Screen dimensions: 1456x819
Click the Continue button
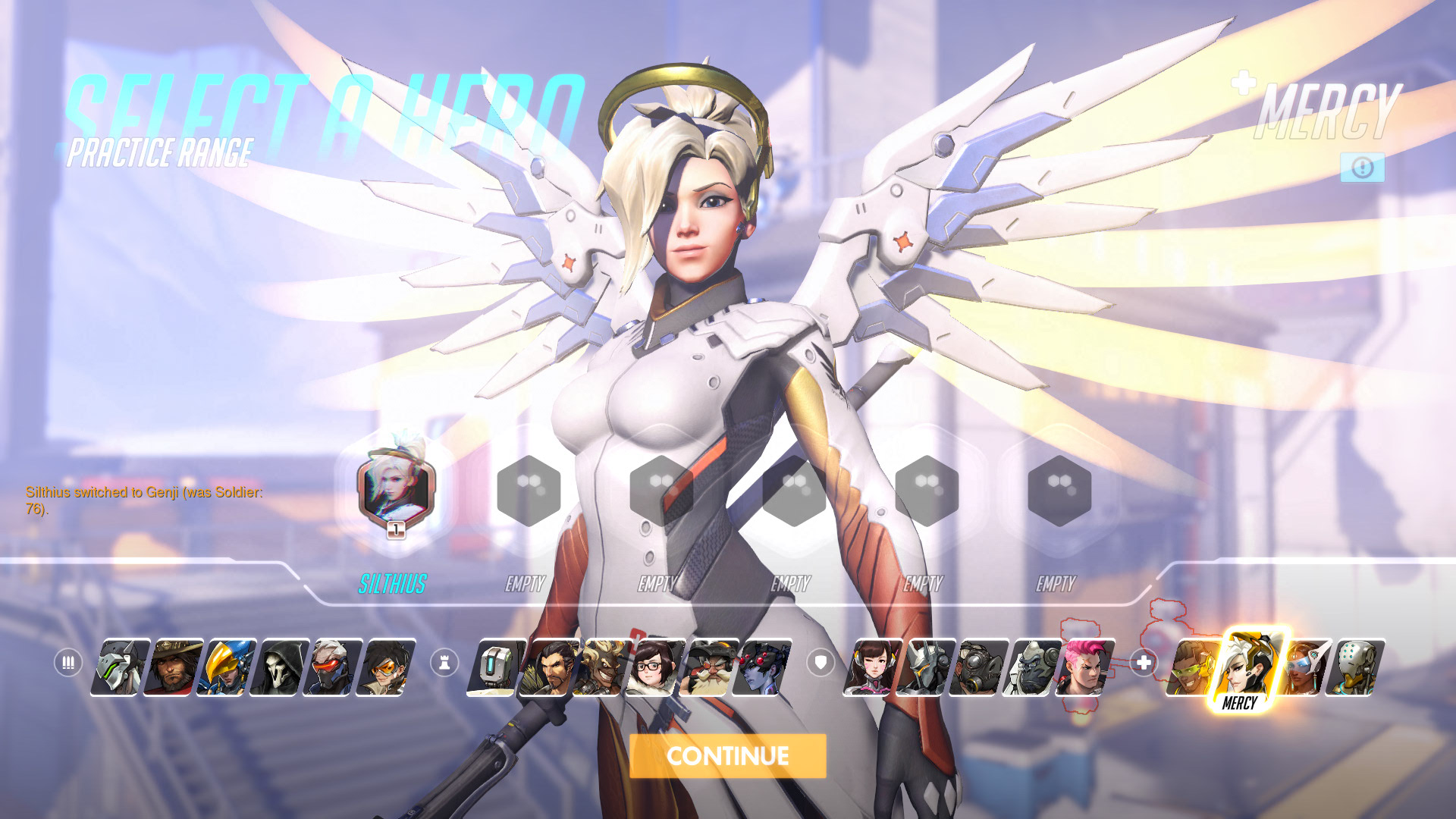click(727, 755)
